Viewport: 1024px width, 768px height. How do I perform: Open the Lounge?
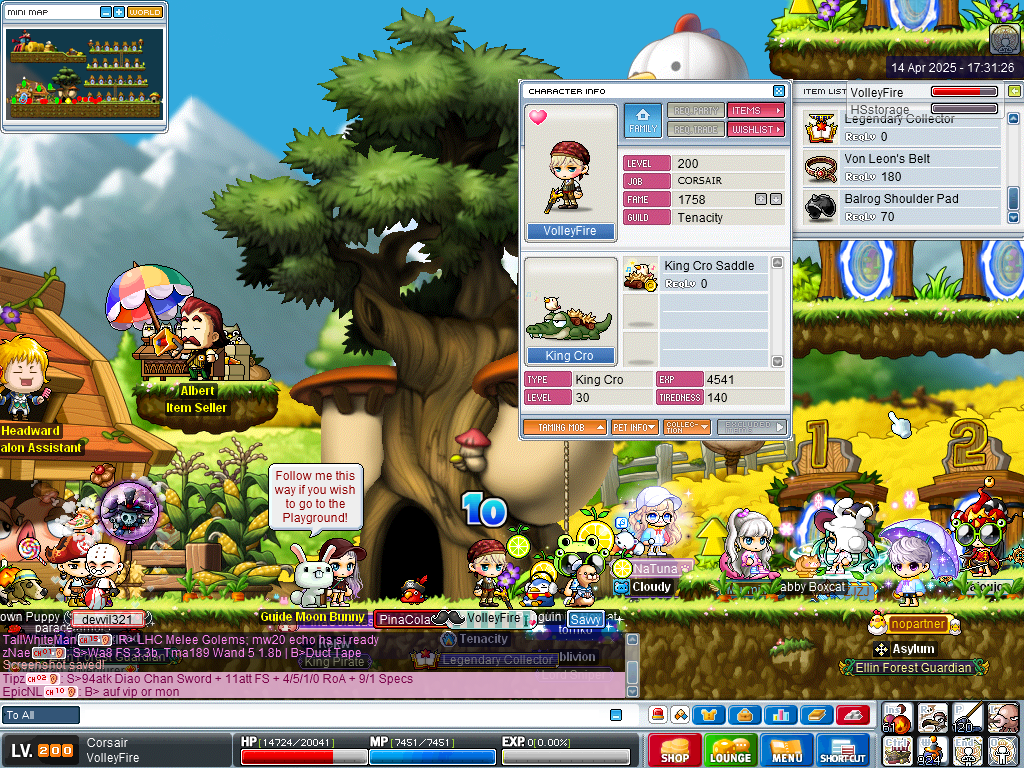click(730, 750)
